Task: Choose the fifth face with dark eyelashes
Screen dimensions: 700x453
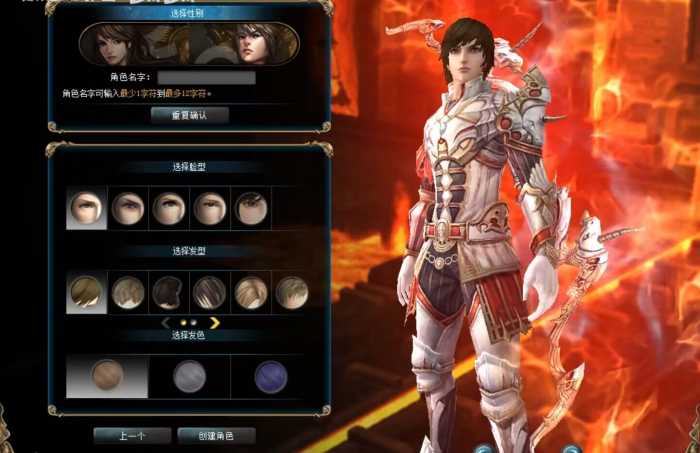Action: (x=251, y=208)
